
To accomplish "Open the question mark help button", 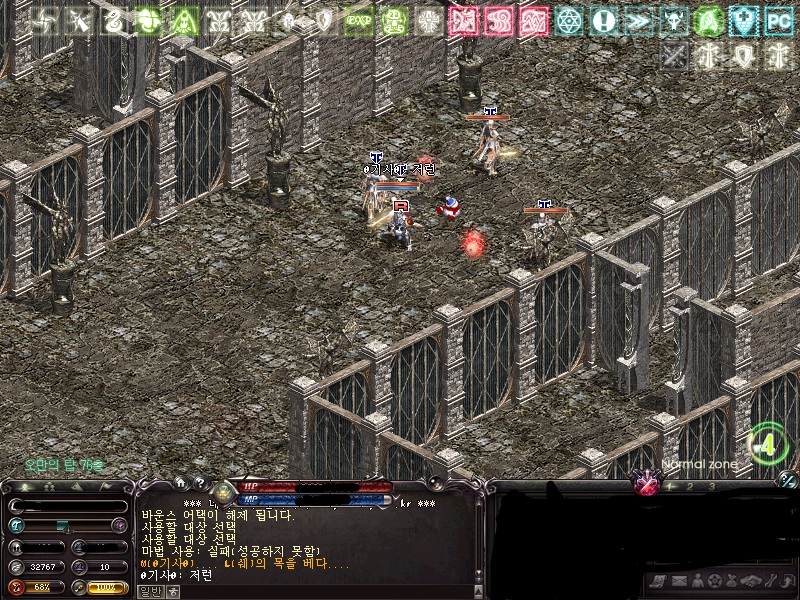I will [x=200, y=482].
